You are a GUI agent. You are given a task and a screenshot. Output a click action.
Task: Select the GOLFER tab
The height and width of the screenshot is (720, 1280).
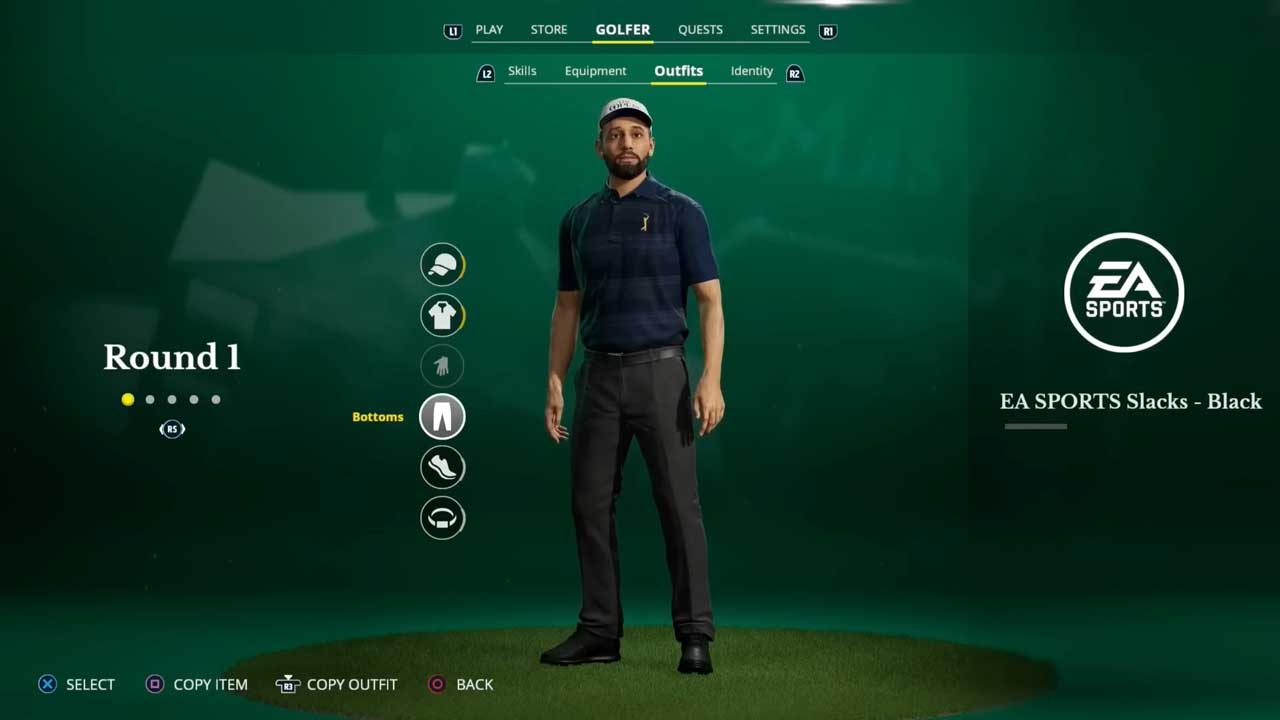pos(623,30)
